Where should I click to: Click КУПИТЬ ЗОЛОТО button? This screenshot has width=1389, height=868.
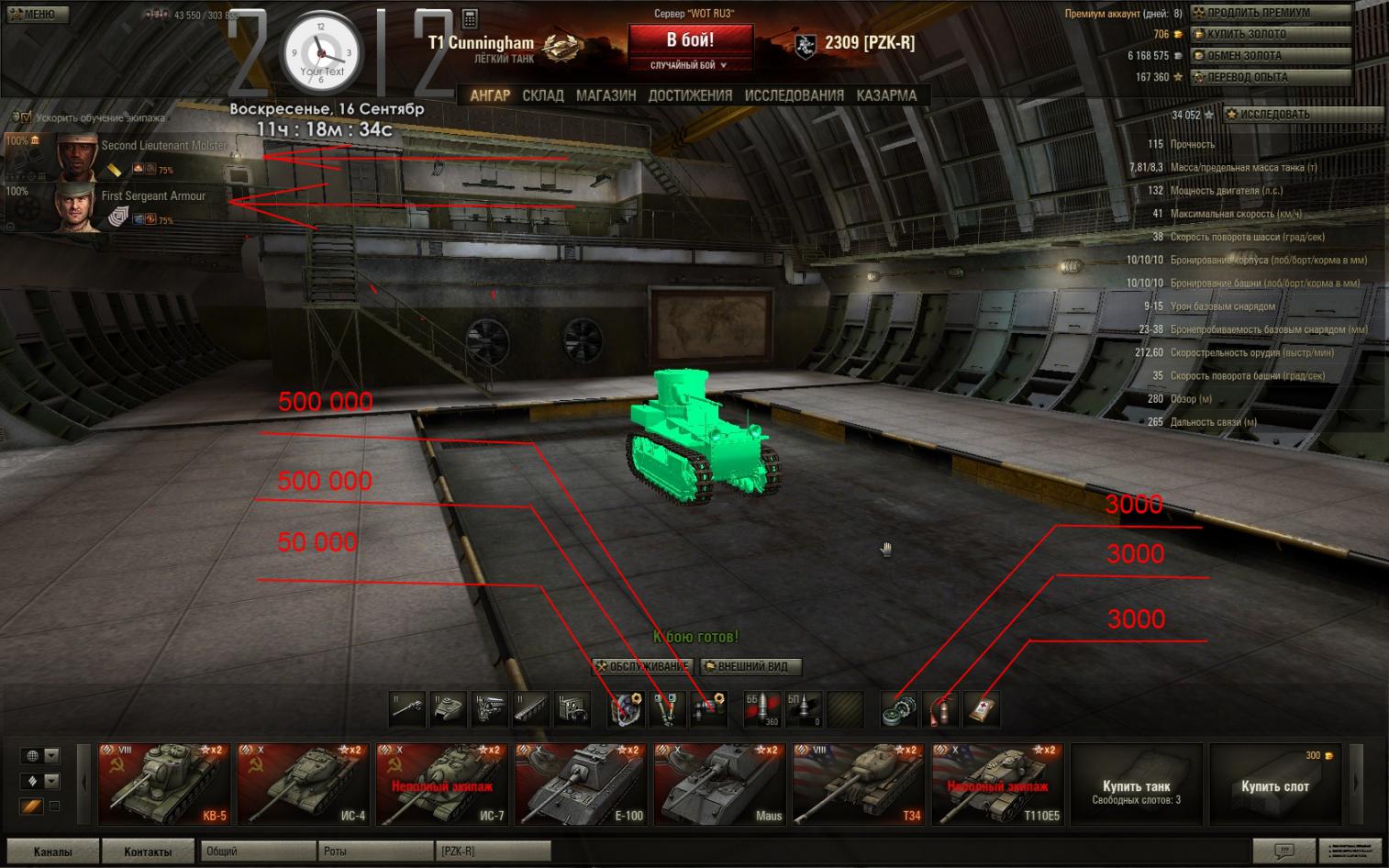[1270, 34]
